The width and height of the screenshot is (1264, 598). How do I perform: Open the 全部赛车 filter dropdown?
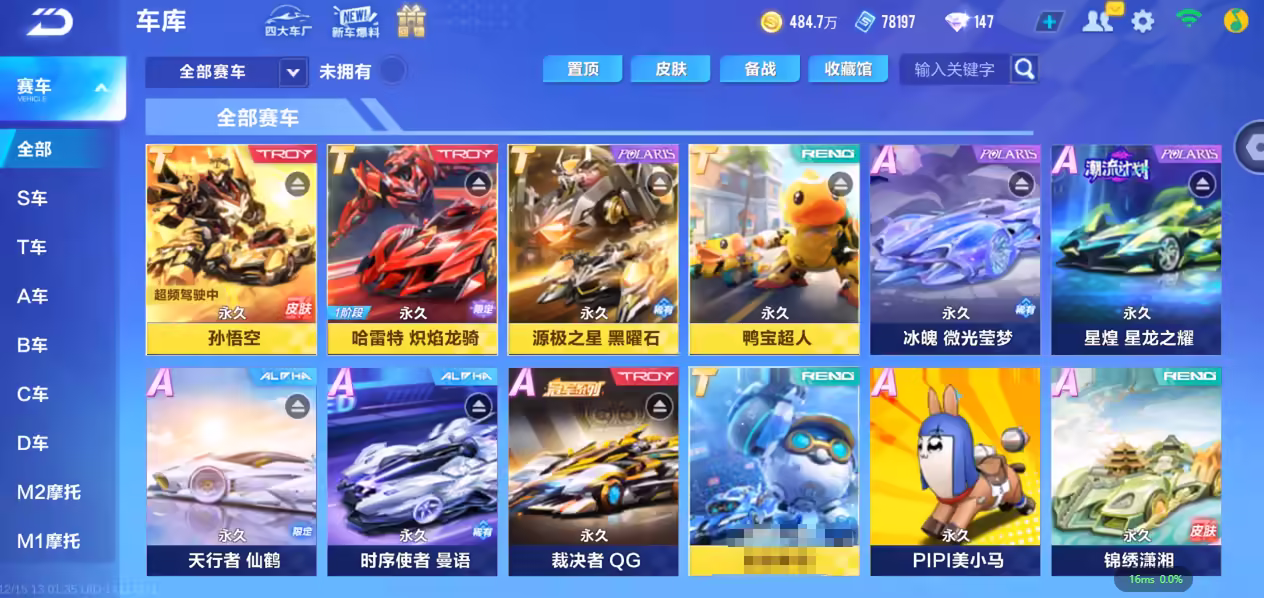292,72
